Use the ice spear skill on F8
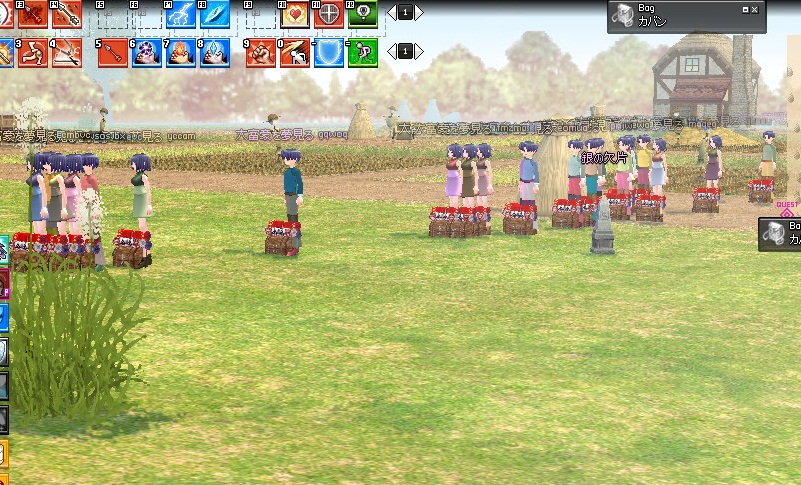 click(x=215, y=14)
